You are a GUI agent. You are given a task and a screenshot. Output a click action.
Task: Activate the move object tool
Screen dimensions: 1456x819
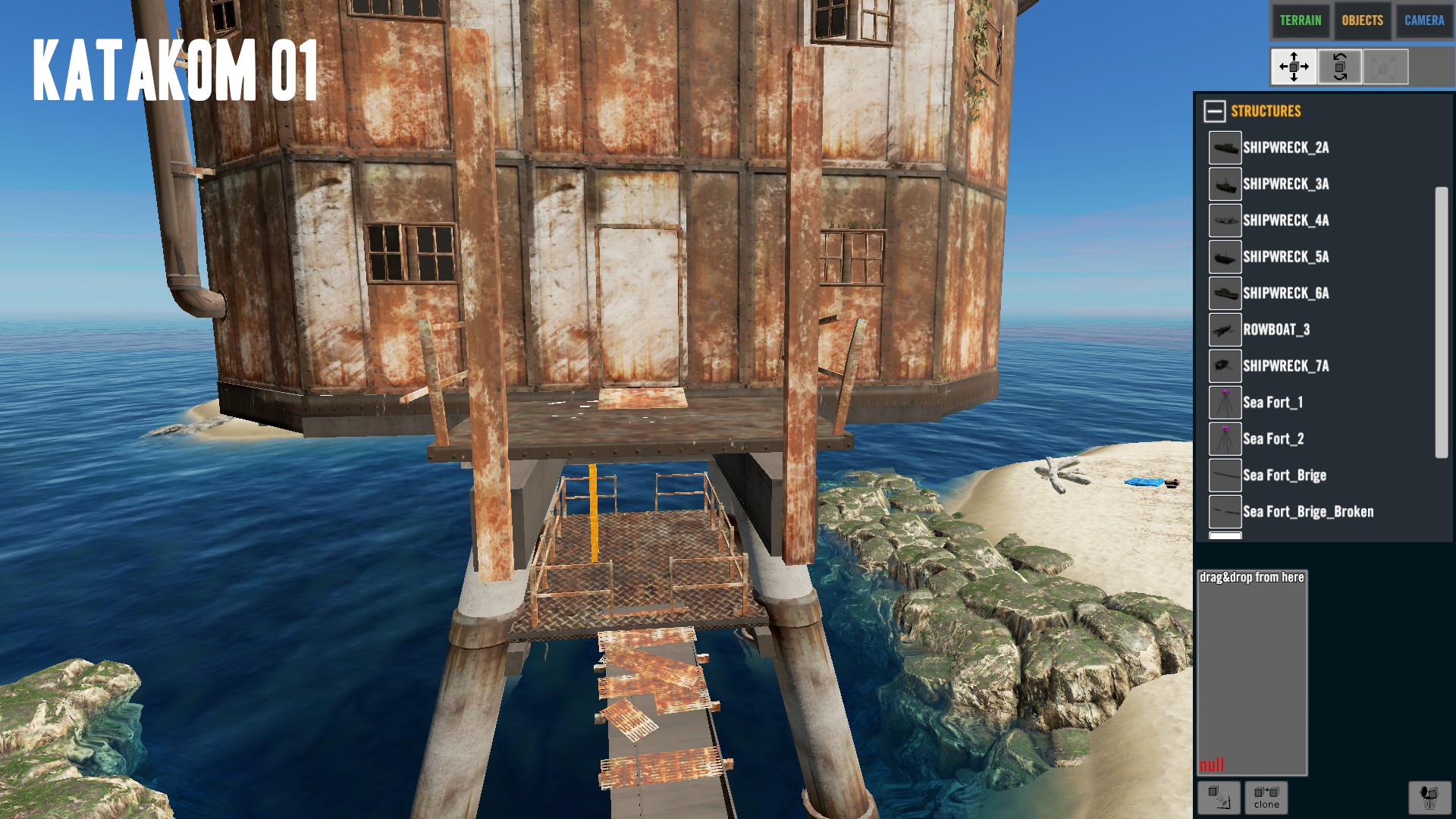pyautogui.click(x=1294, y=67)
